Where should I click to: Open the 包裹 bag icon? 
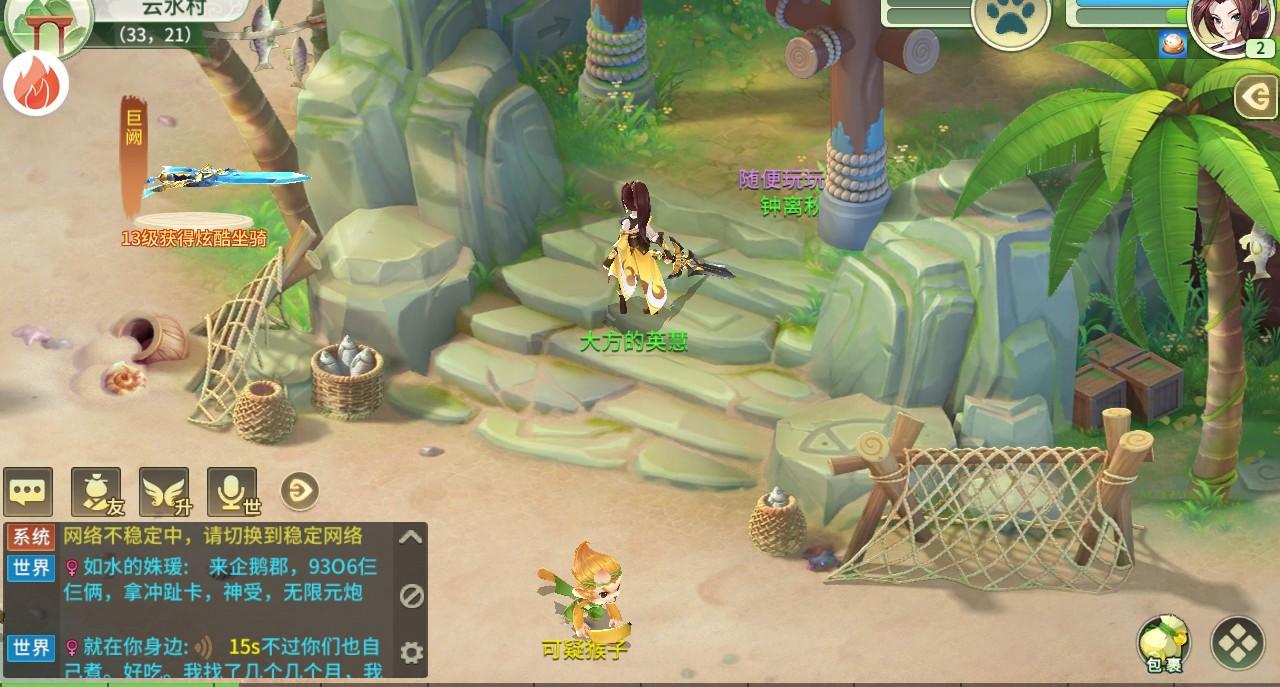(1163, 643)
